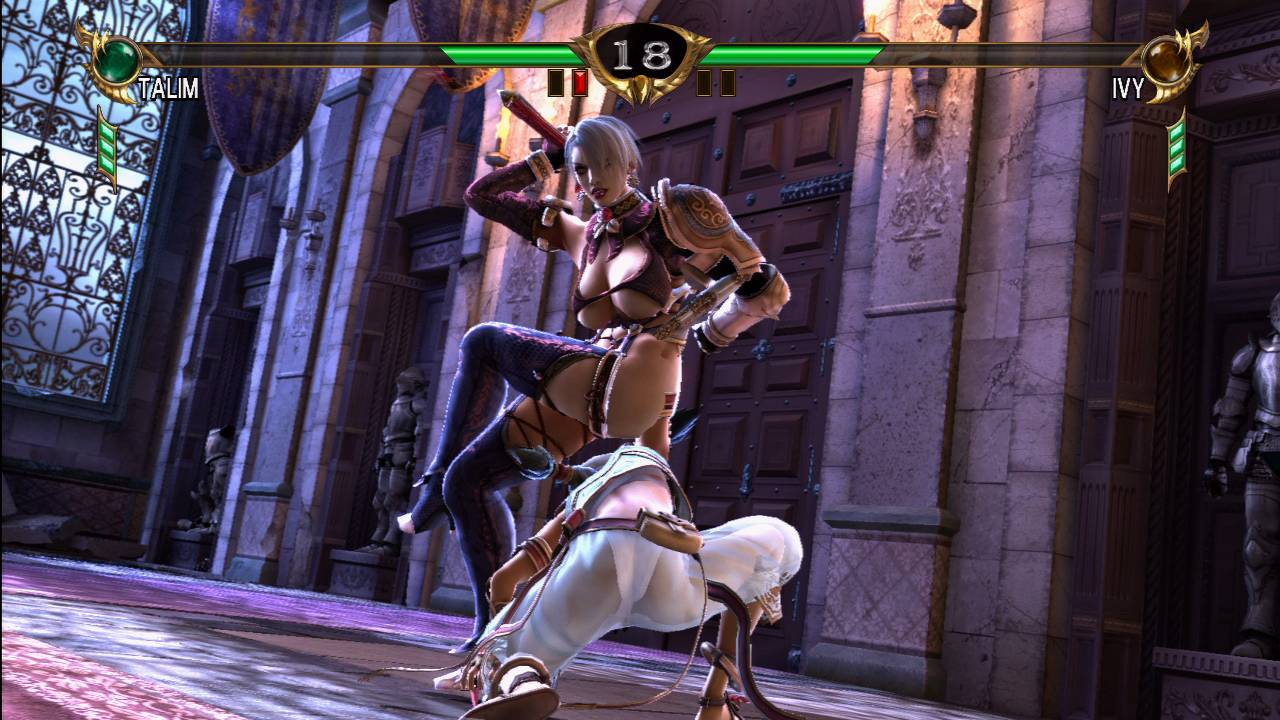Click Ivy's segmented guard meter
This screenshot has height=720, width=1280.
click(x=1177, y=148)
